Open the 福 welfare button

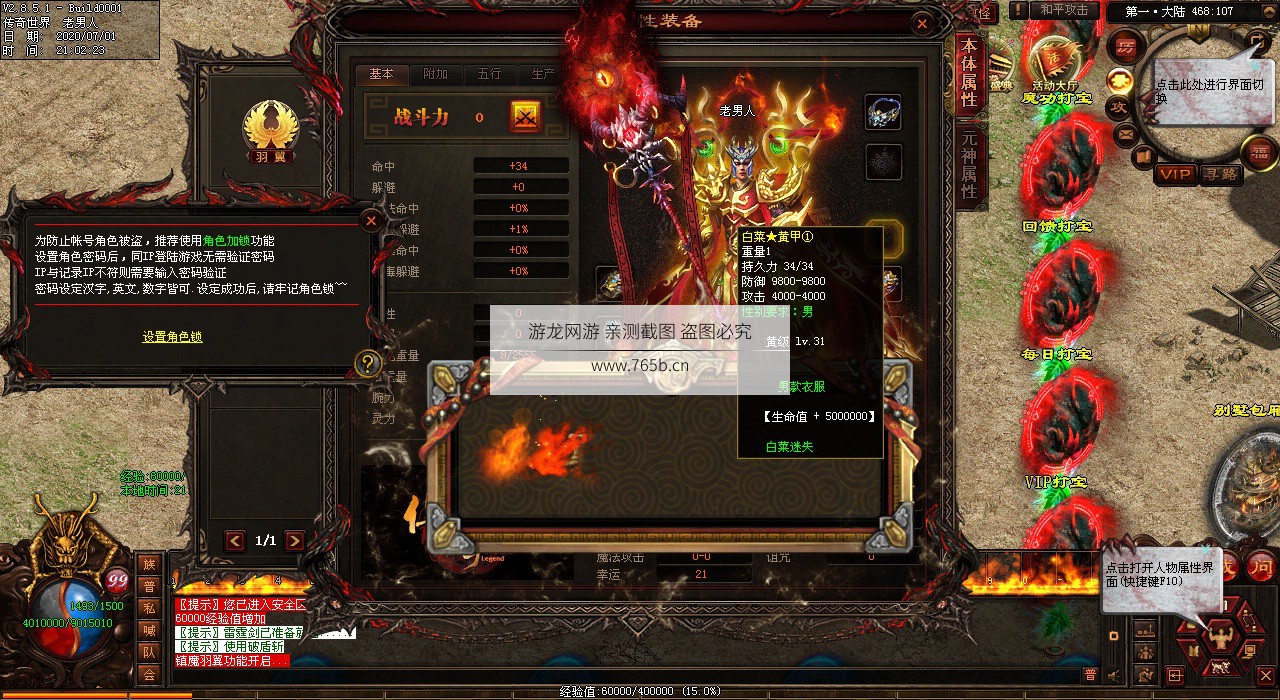click(x=1258, y=152)
